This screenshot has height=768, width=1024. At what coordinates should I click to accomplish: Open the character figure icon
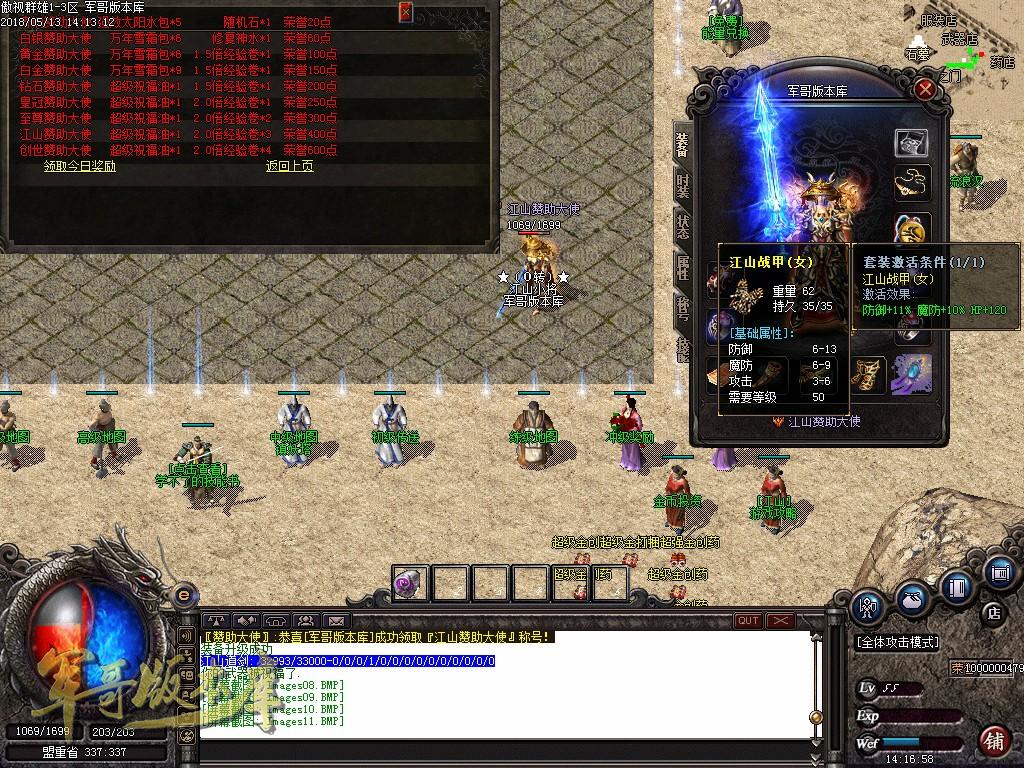(868, 605)
